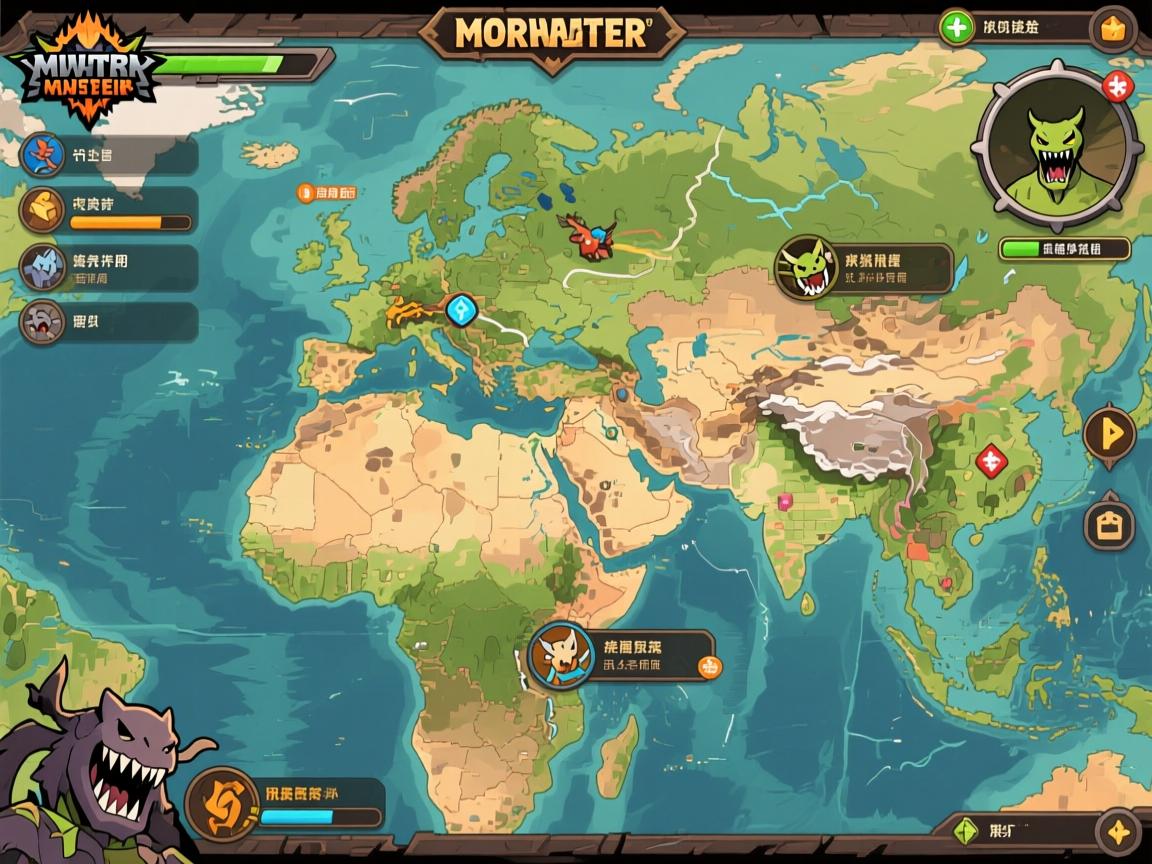Click the yellow play arrow button
Image resolution: width=1152 pixels, height=864 pixels.
click(1110, 435)
